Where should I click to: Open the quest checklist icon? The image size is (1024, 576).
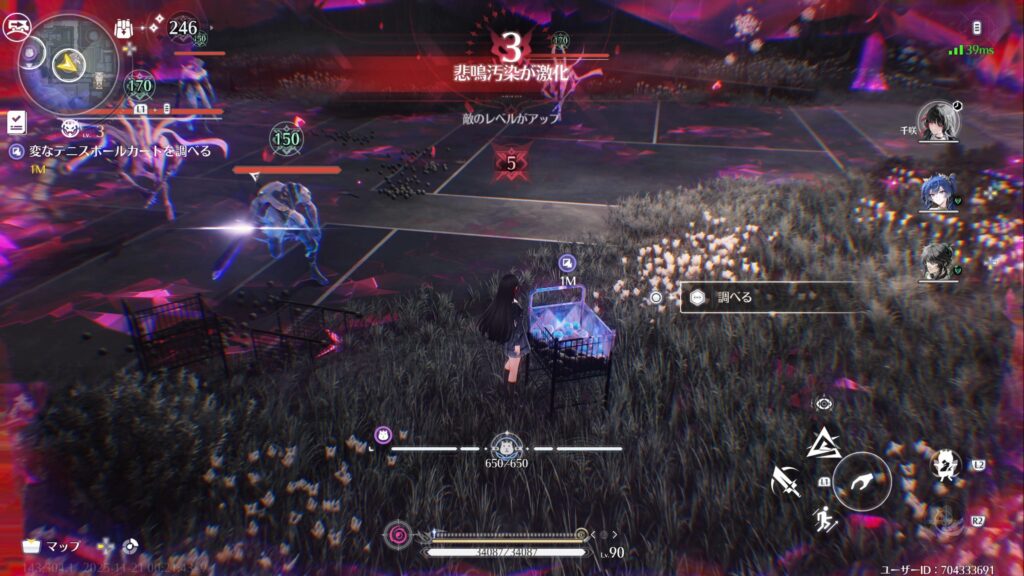click(x=16, y=122)
